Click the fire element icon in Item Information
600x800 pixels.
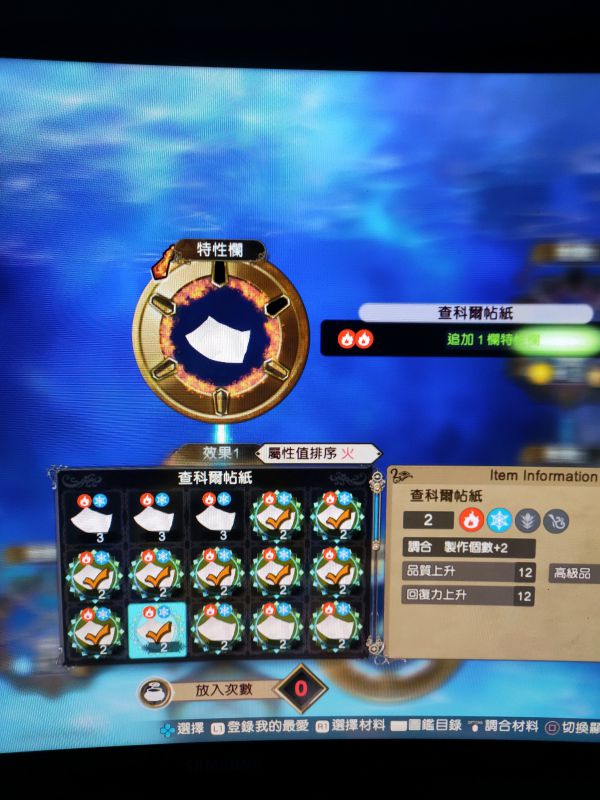point(470,520)
